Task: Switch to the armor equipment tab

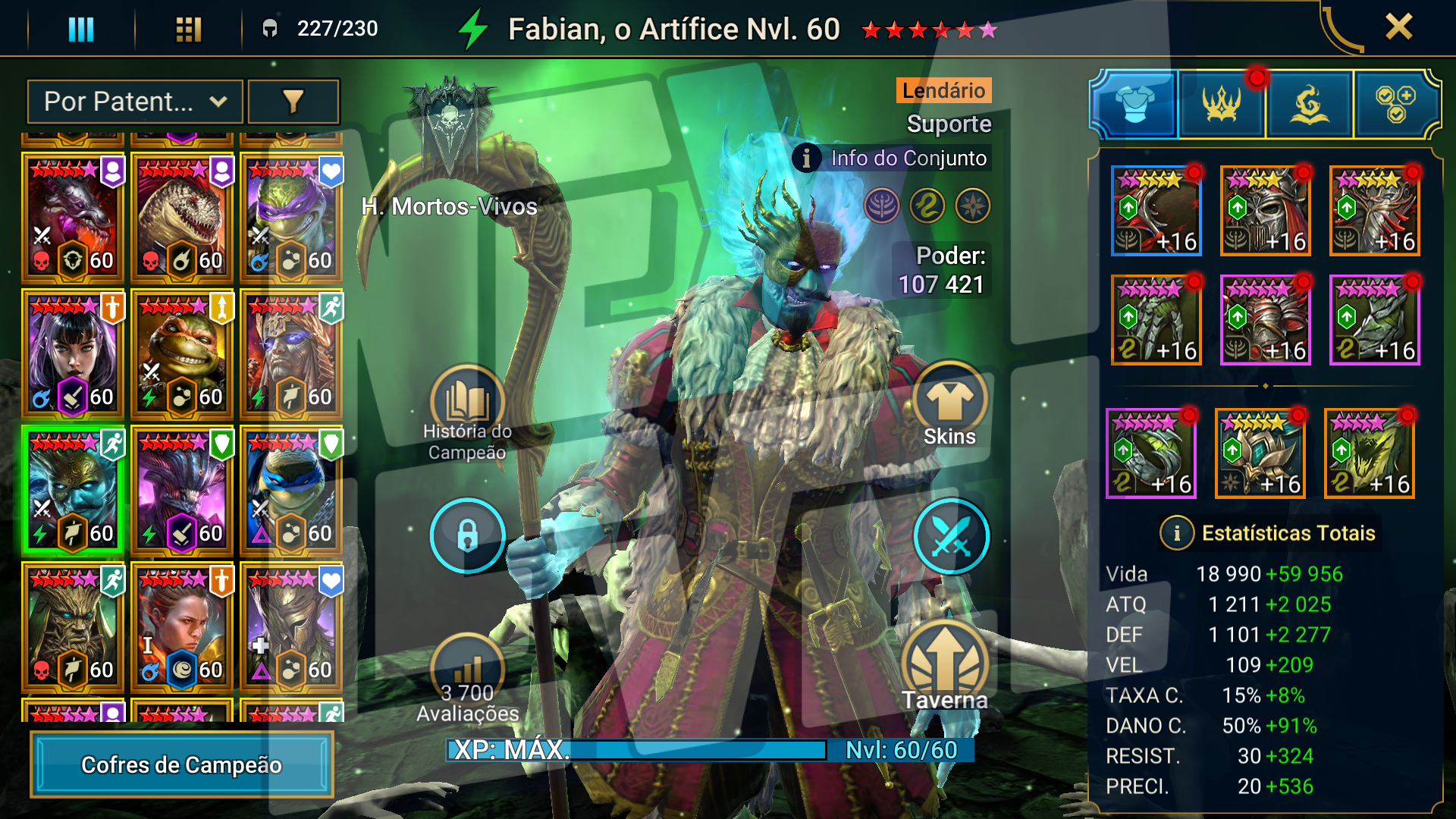Action: click(1134, 105)
